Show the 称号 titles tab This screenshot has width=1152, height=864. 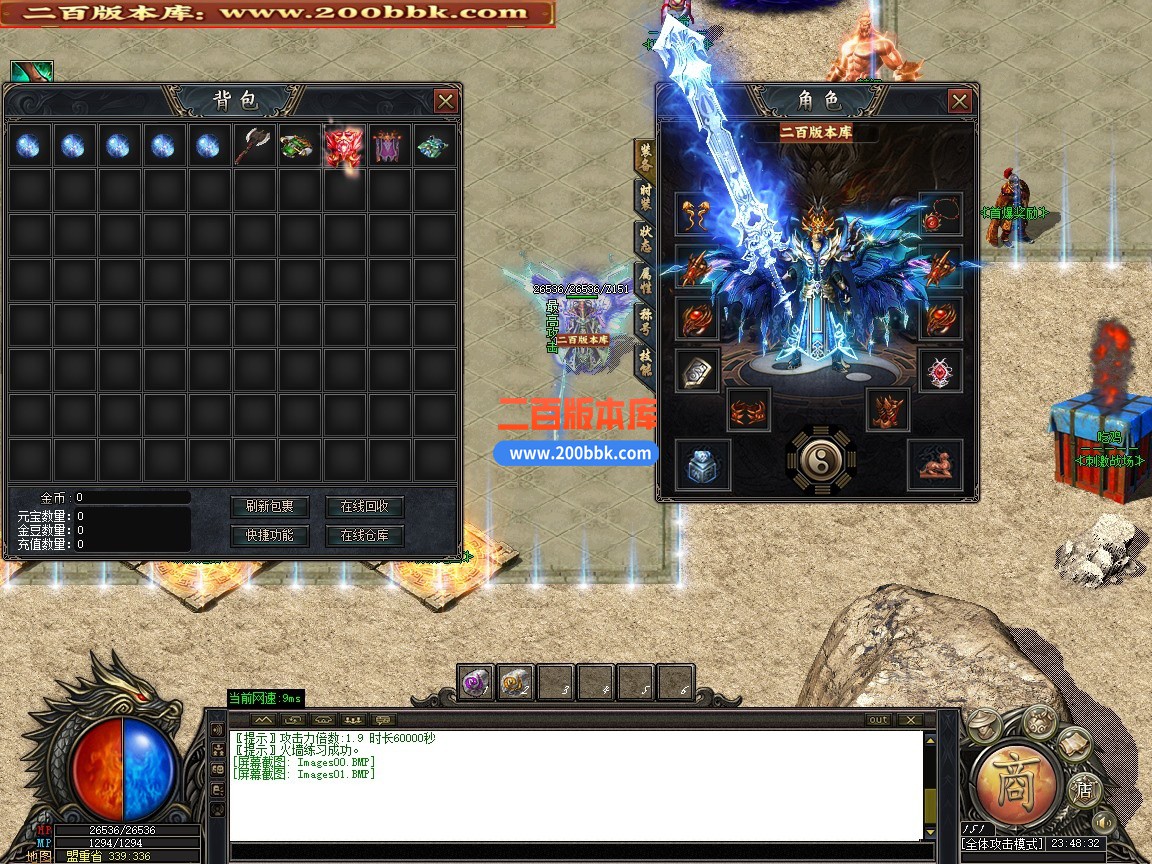(646, 323)
